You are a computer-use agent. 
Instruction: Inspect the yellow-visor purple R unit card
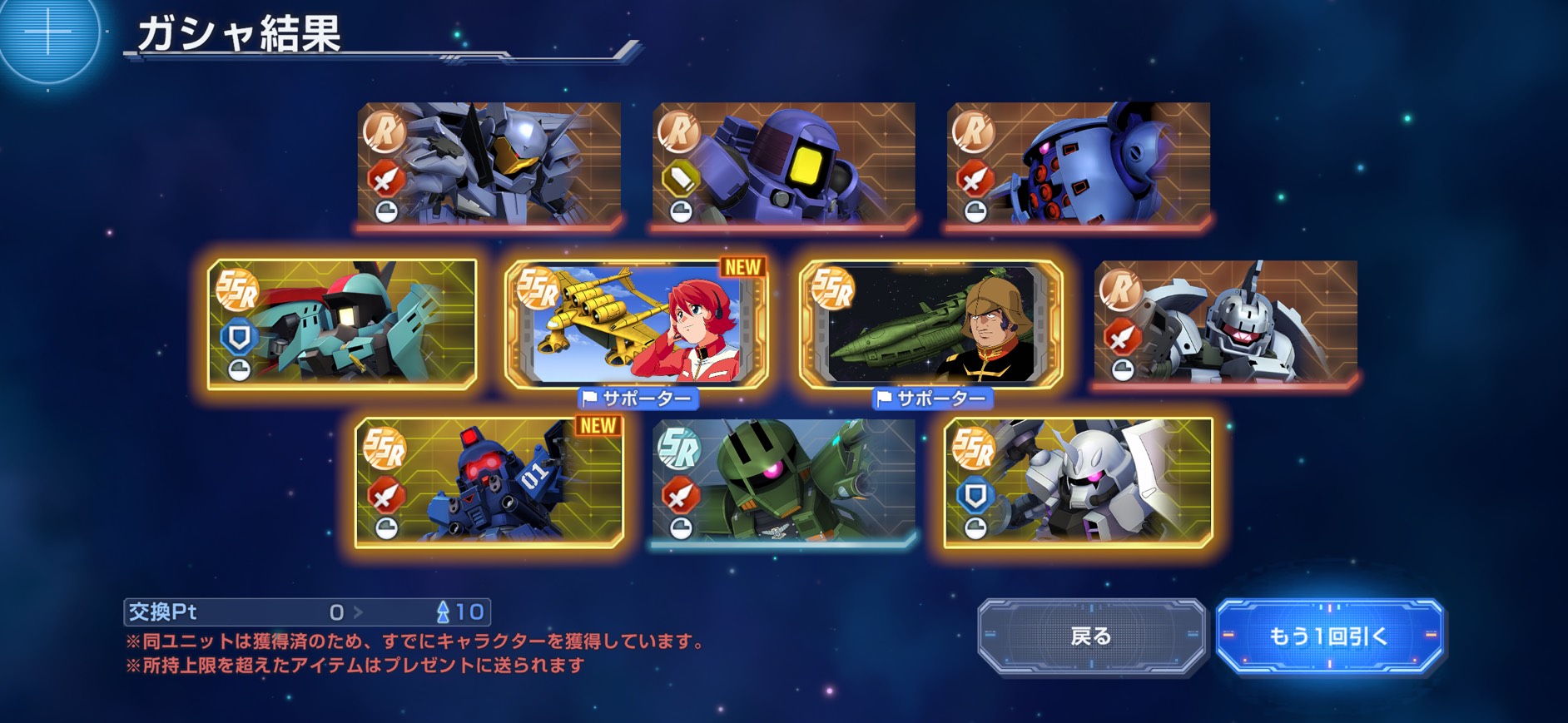pyautogui.click(x=784, y=164)
